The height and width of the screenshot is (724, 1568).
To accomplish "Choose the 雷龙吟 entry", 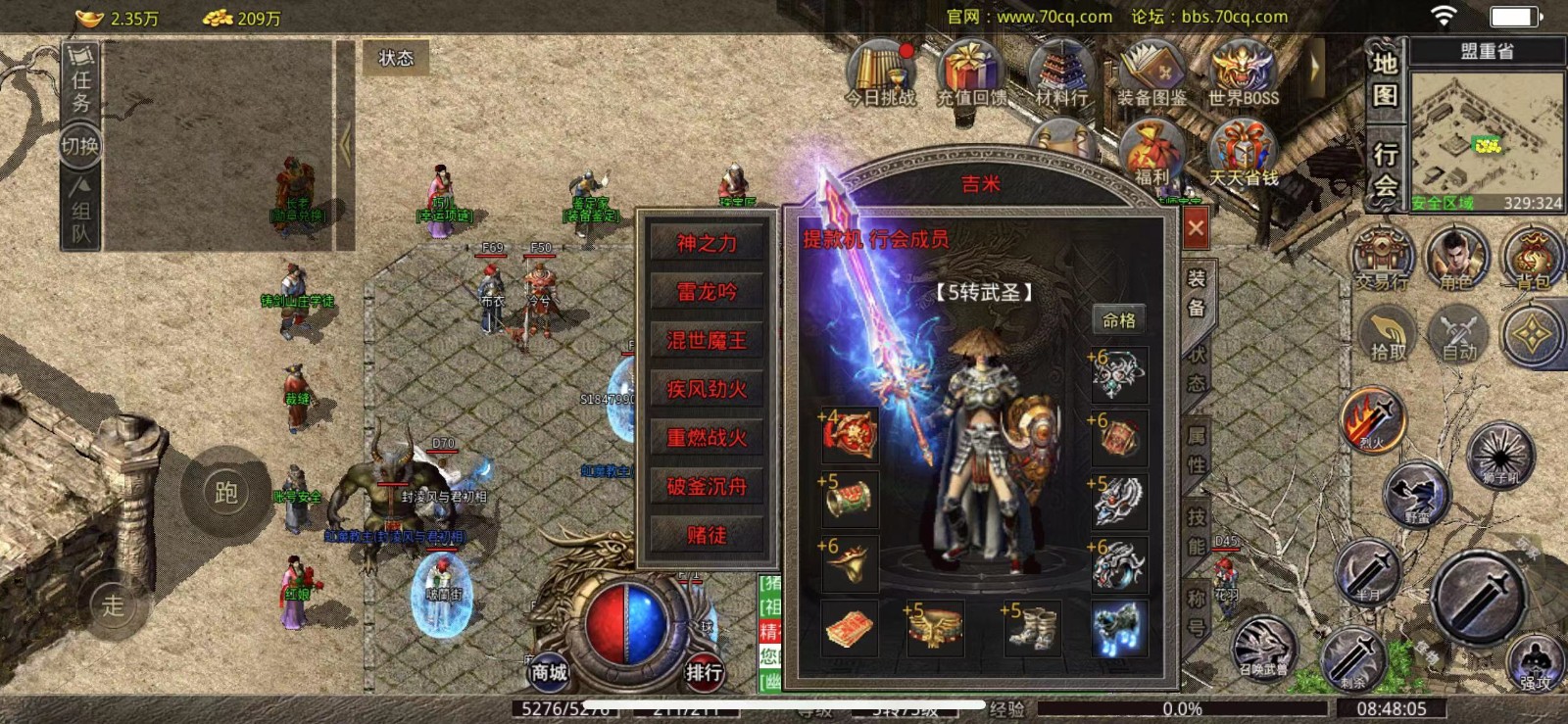I will pyautogui.click(x=707, y=292).
